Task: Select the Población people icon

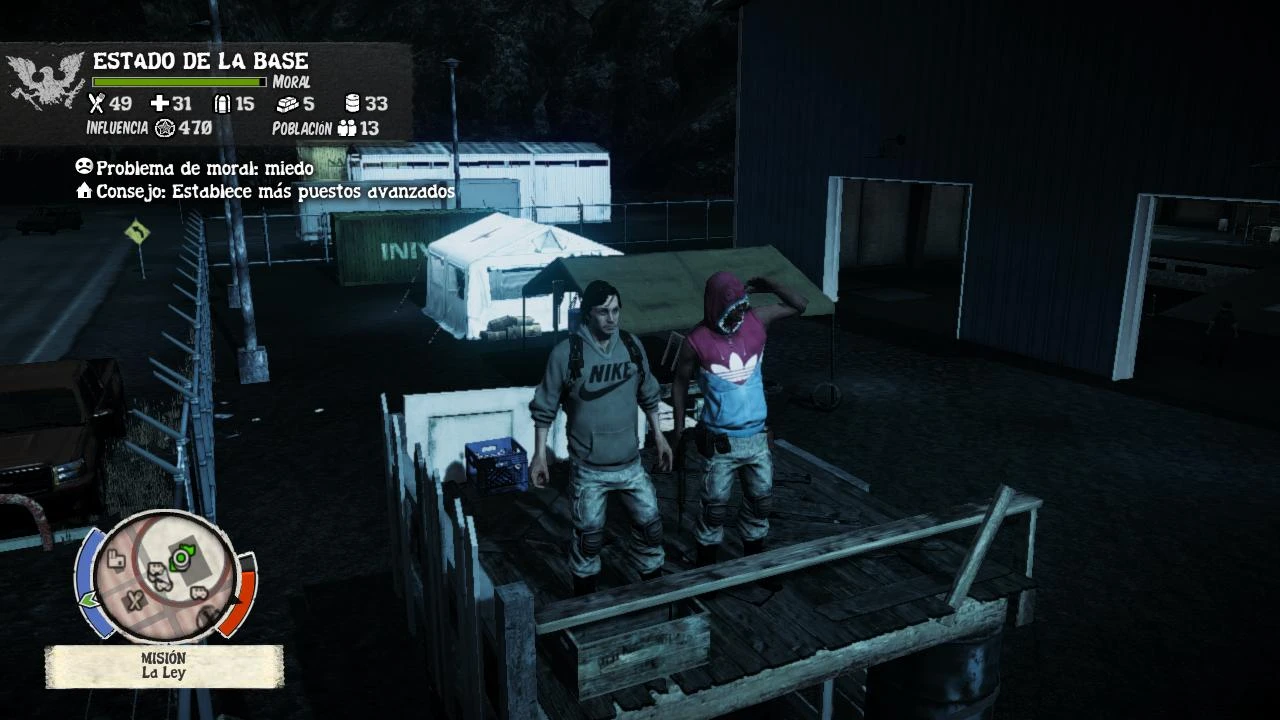Action: click(347, 128)
